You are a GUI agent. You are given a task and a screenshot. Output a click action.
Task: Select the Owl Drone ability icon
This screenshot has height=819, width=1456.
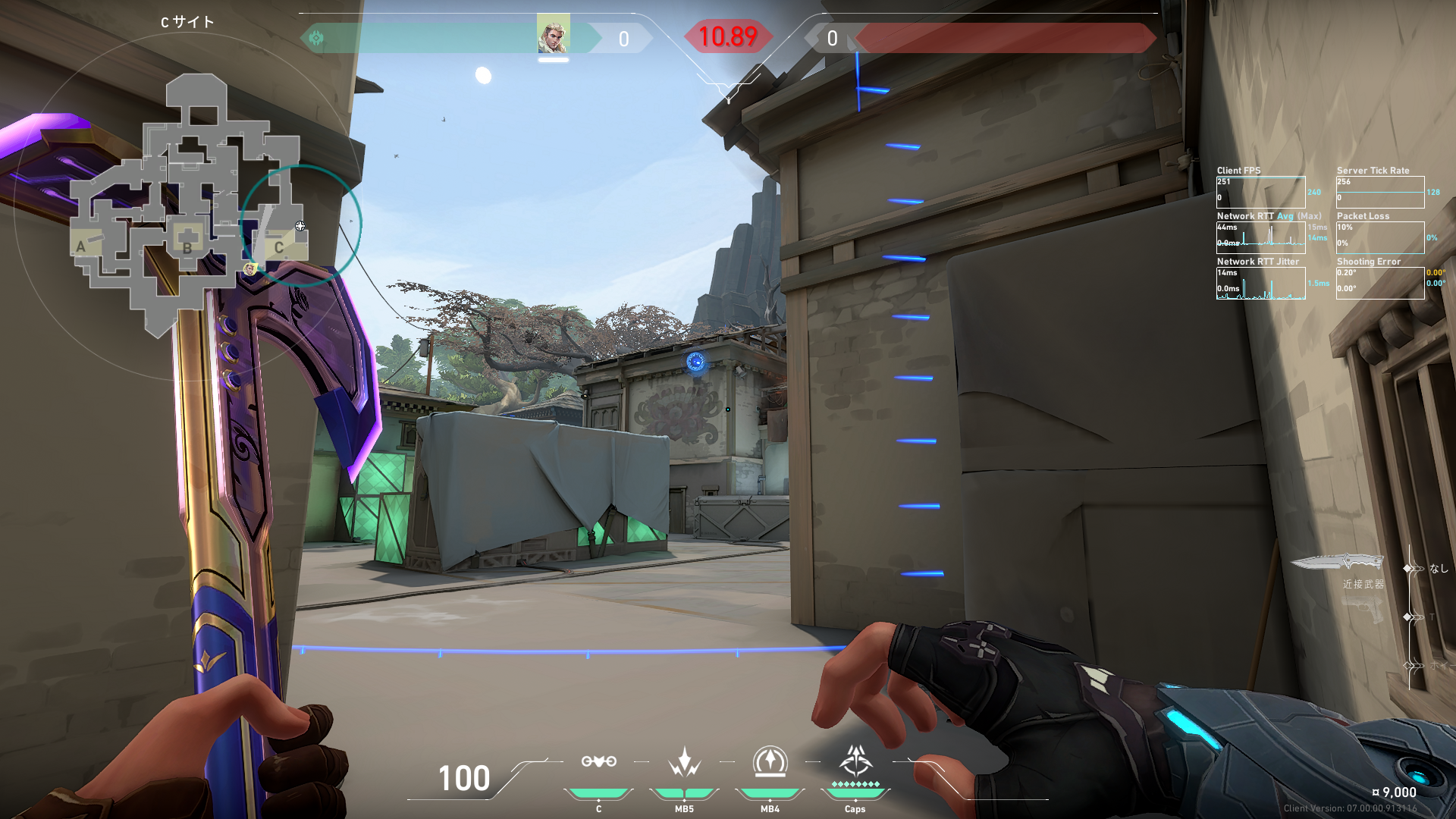tap(598, 762)
